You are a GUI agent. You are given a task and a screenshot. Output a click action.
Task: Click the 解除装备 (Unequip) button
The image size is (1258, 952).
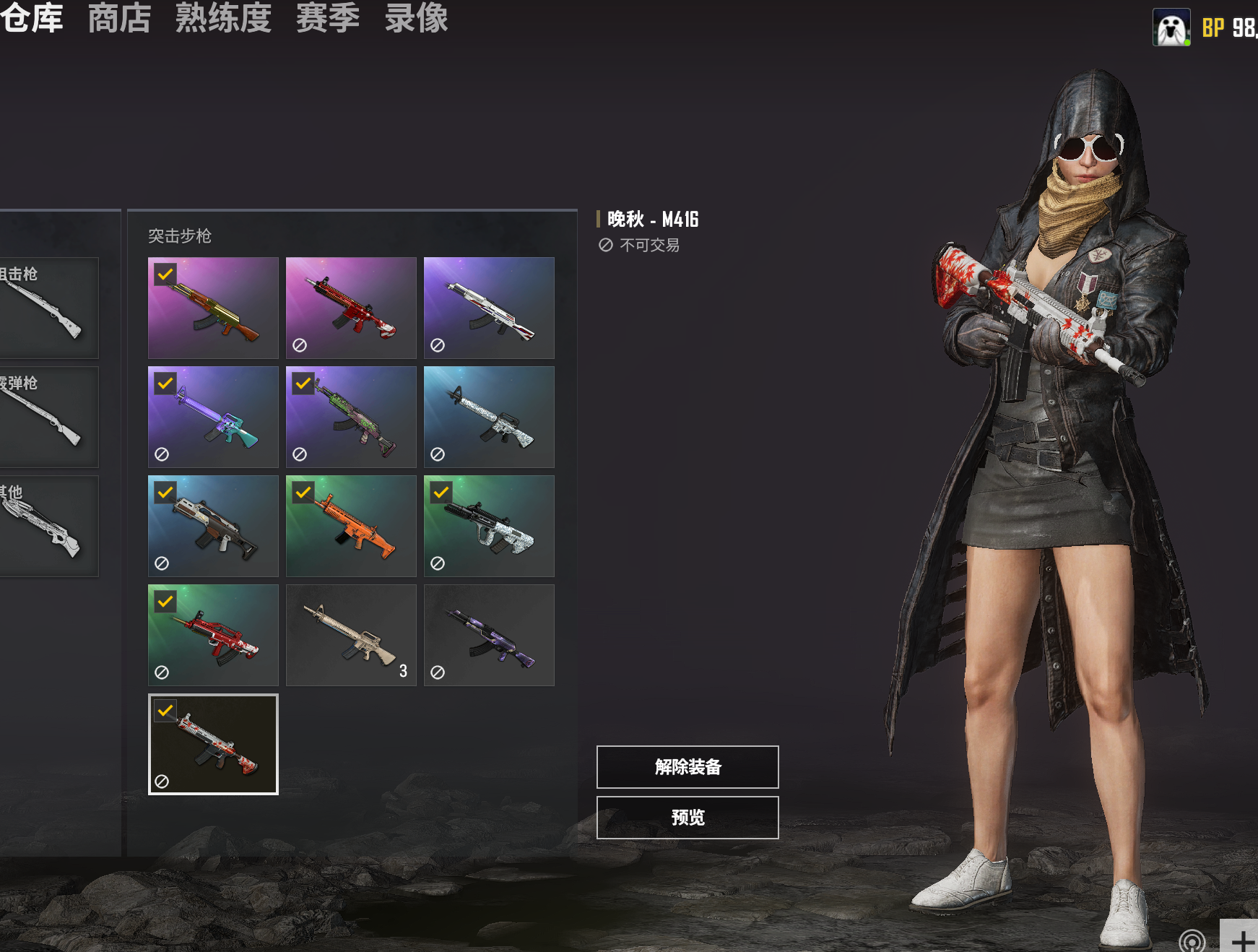pos(686,767)
